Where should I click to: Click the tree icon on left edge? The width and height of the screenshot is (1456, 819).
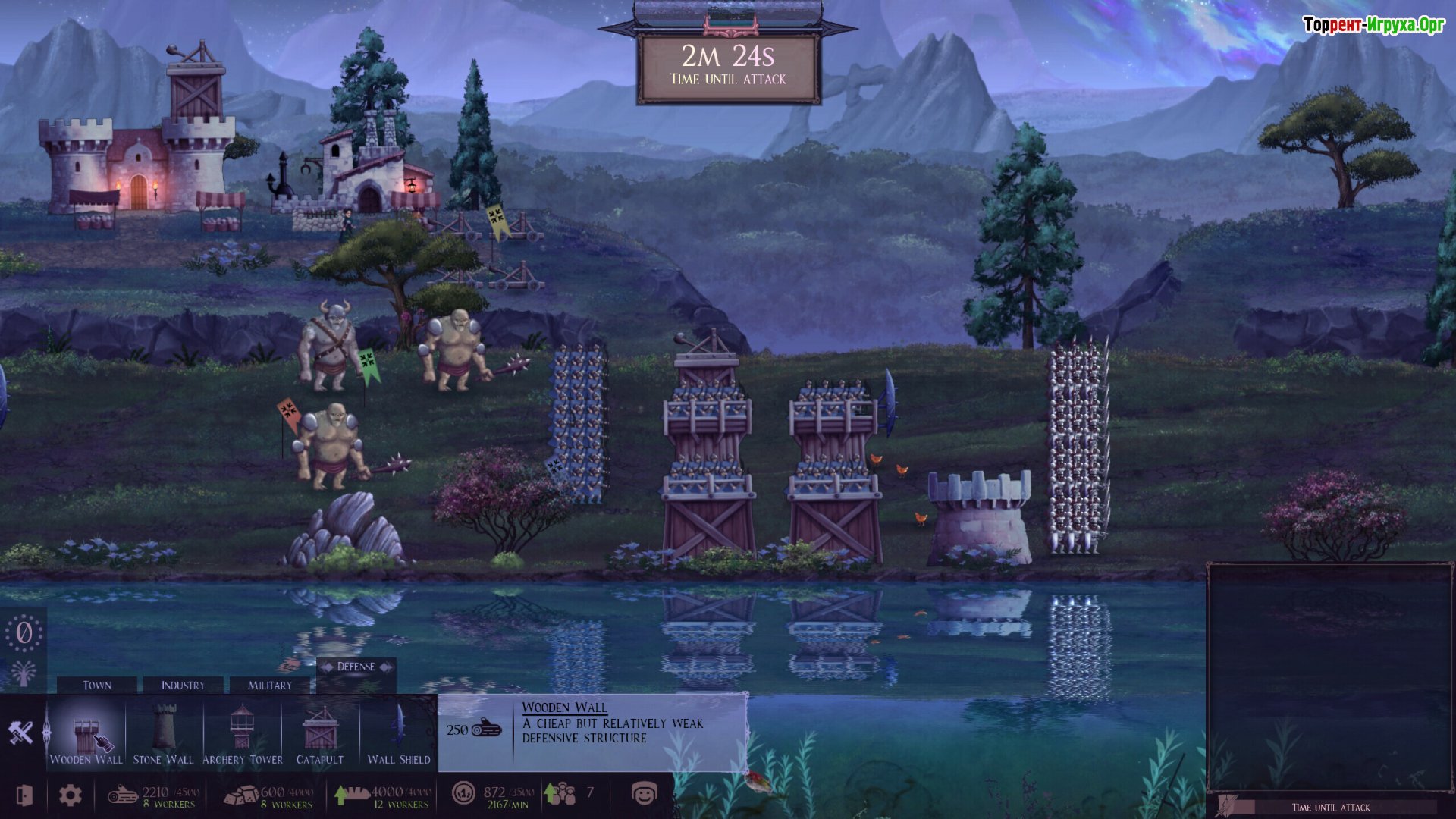(x=24, y=672)
